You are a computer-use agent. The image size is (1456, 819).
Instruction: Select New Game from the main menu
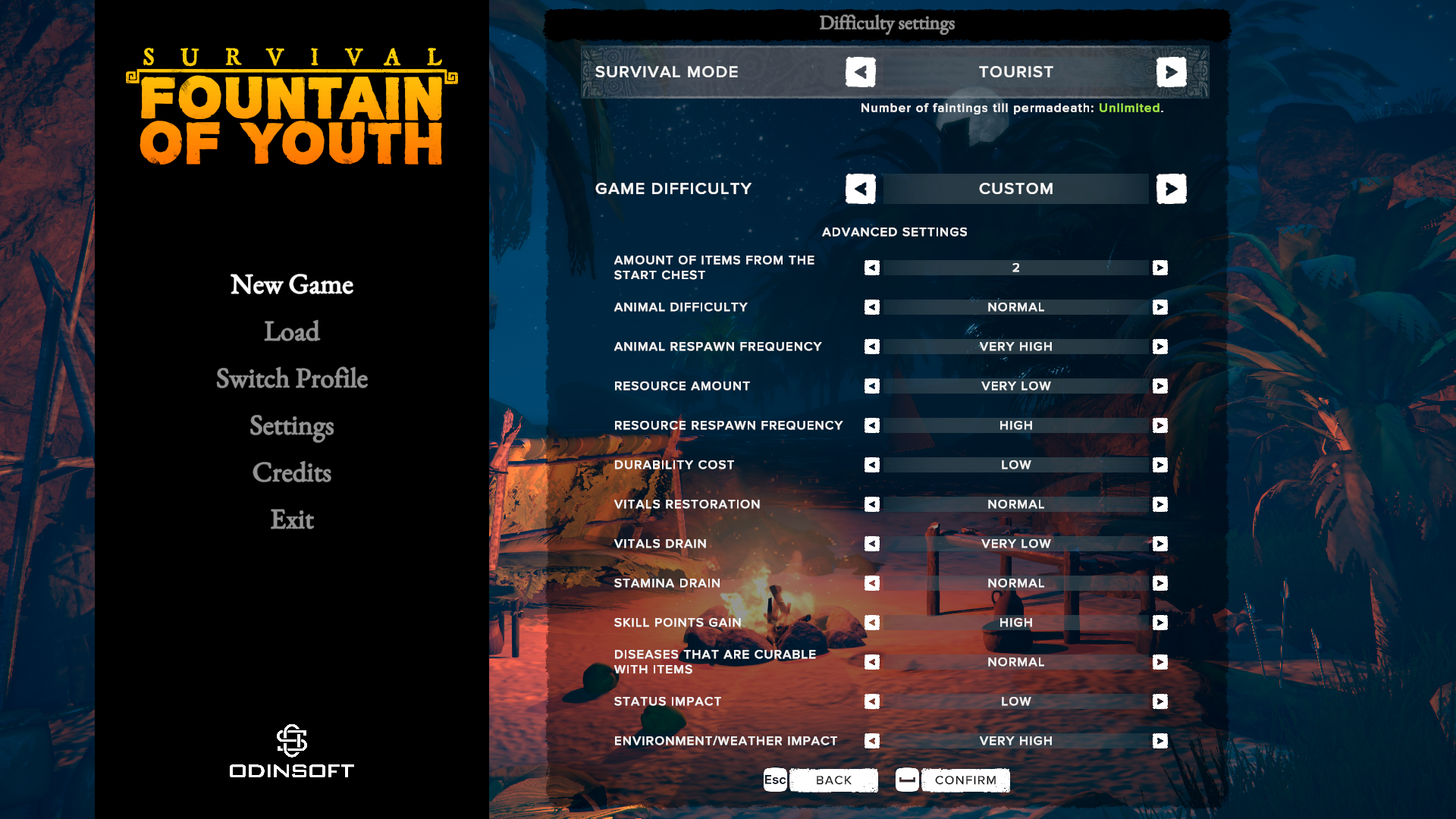[x=291, y=284]
